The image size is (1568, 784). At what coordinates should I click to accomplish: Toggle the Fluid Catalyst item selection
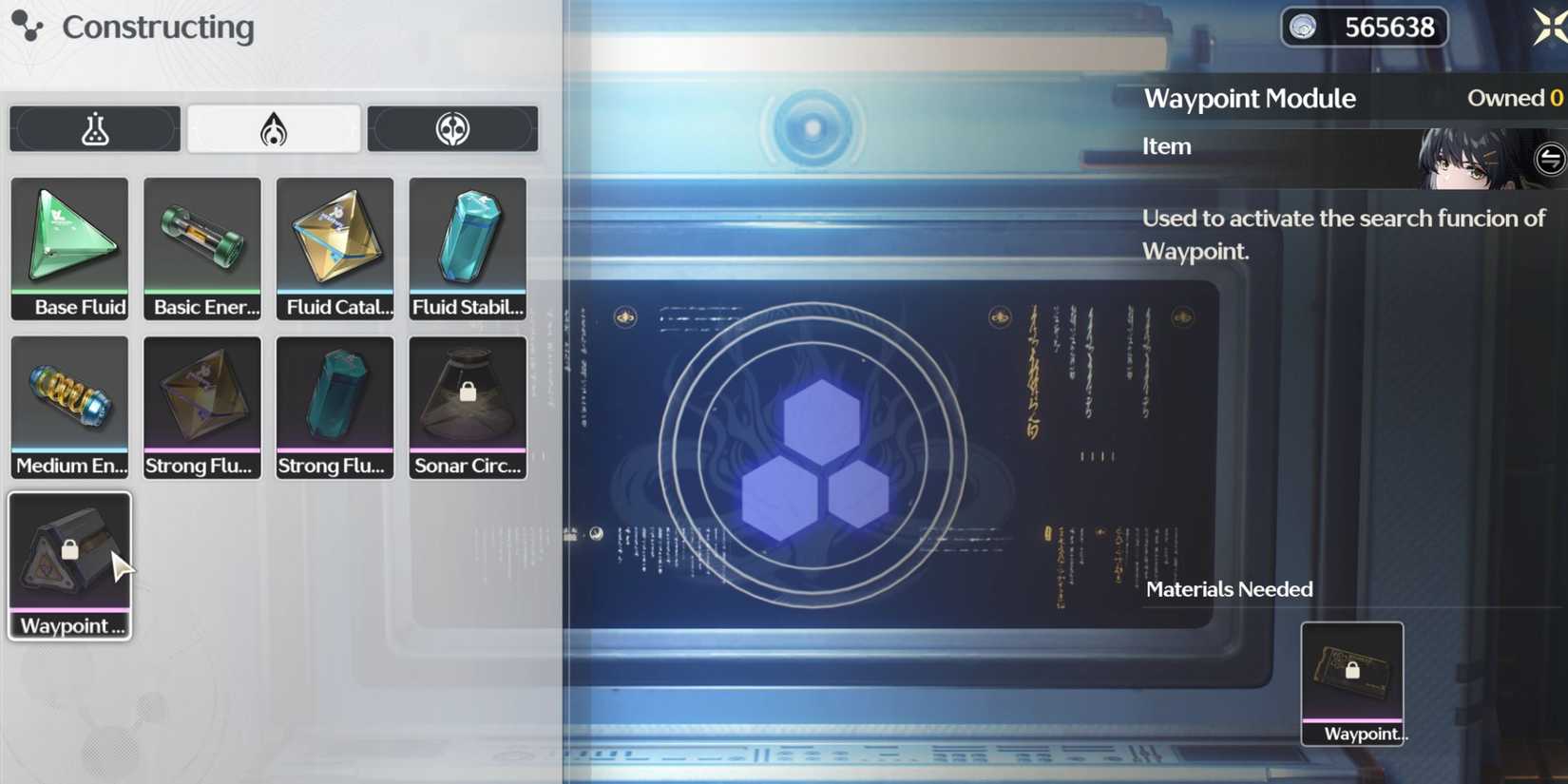coord(335,247)
